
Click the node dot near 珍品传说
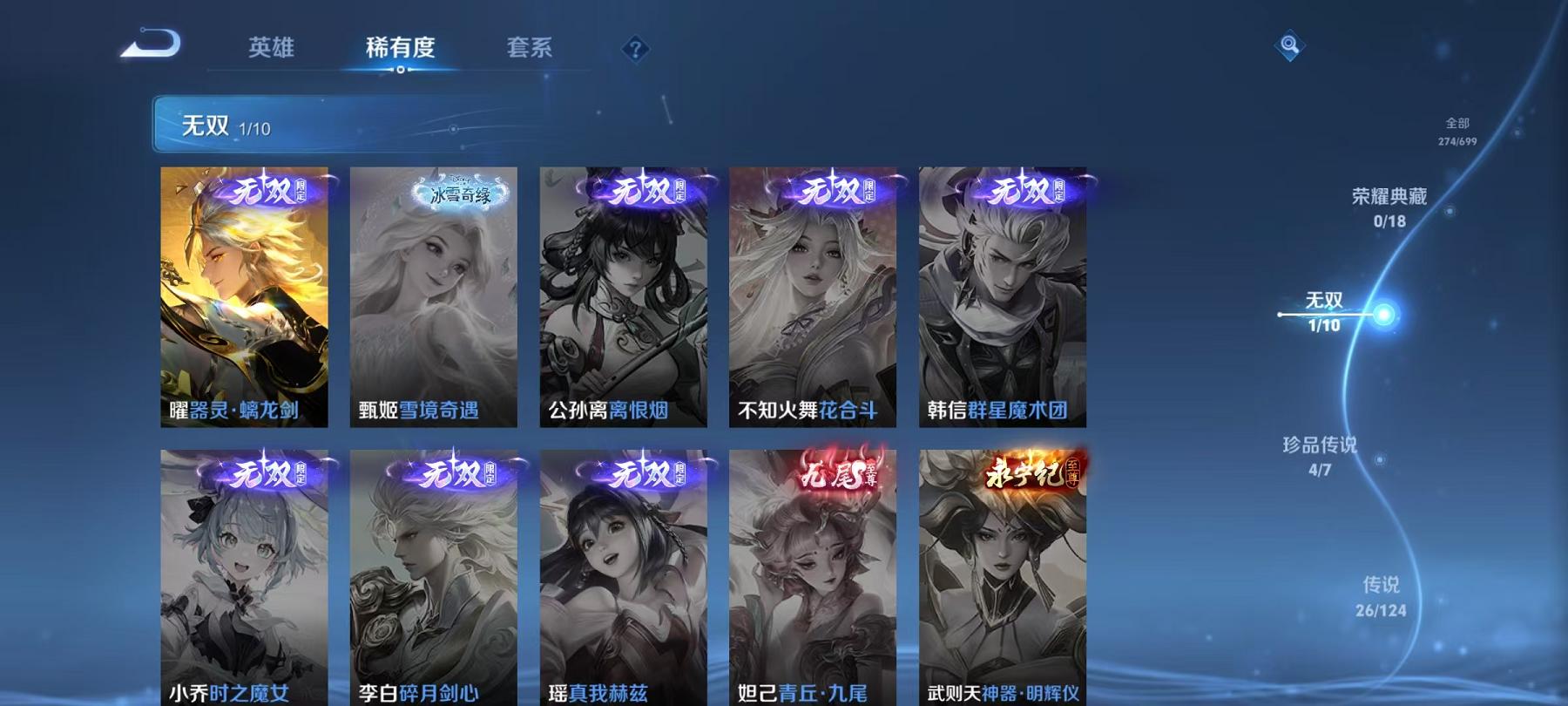coord(1379,459)
